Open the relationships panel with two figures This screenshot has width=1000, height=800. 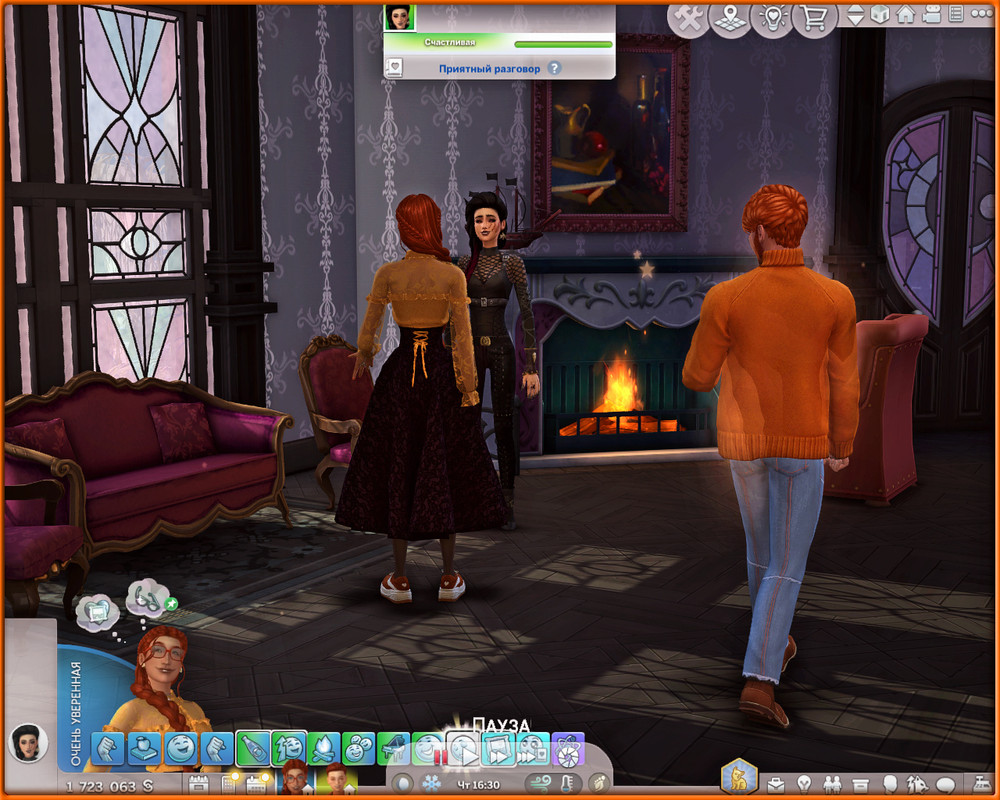831,783
